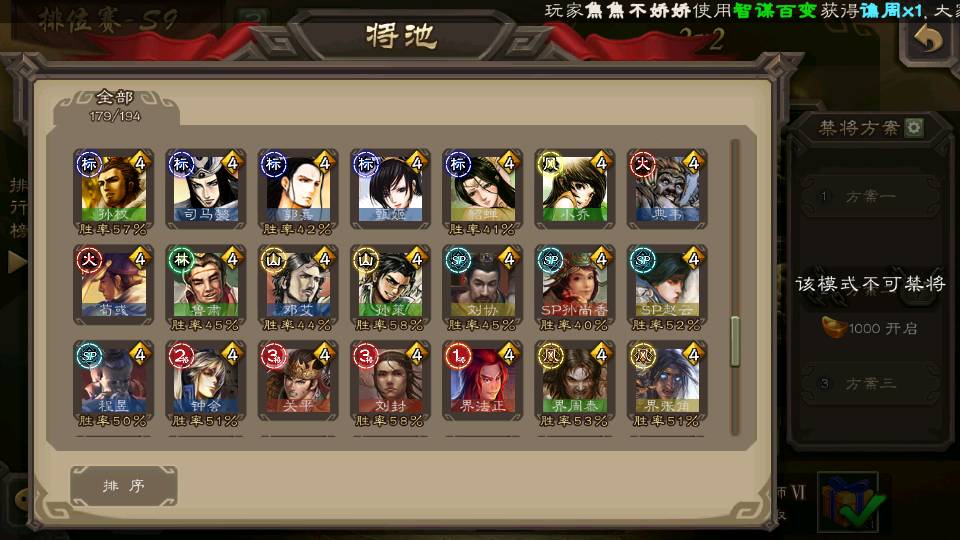960x540 pixels.
Task: Open the 排序 sort options
Action: (x=124, y=486)
